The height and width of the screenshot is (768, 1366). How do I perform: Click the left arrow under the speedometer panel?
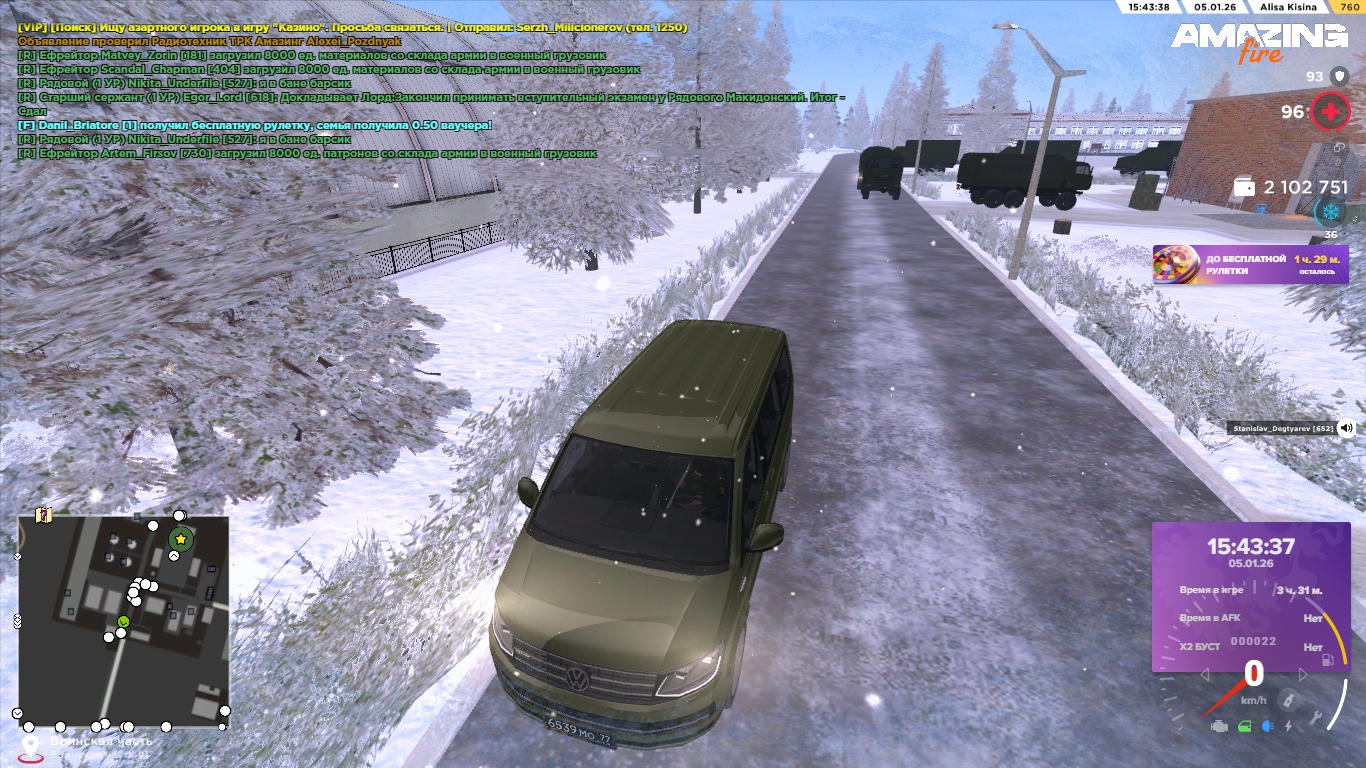point(1205,675)
